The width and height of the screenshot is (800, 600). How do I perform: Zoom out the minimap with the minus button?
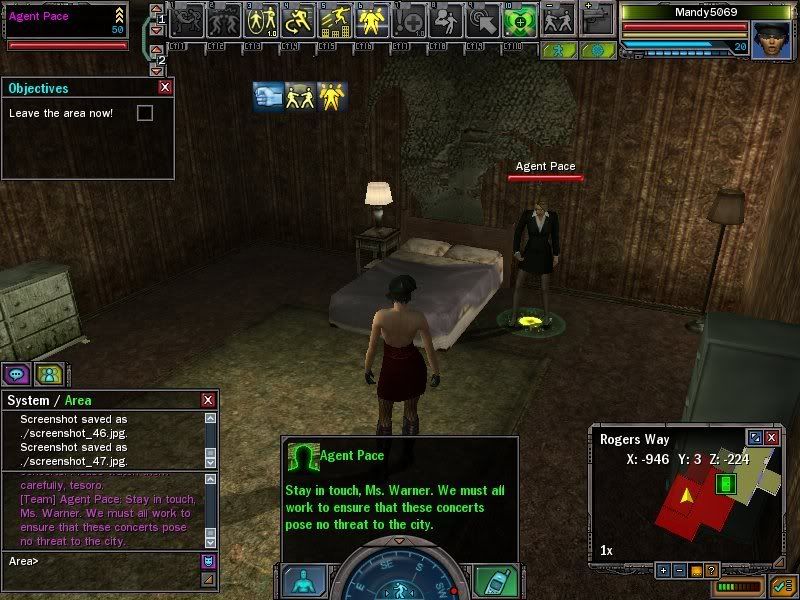[678, 570]
